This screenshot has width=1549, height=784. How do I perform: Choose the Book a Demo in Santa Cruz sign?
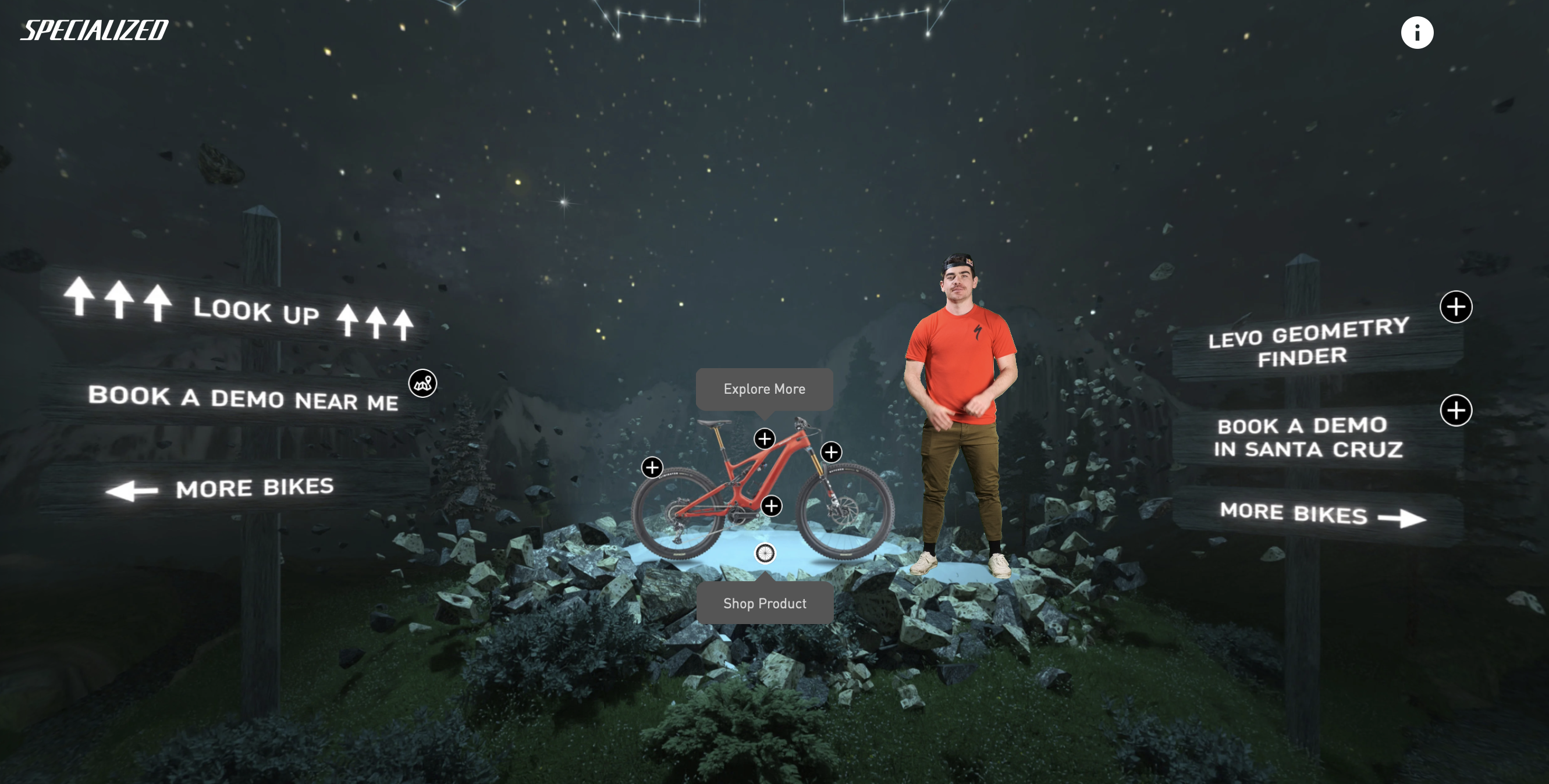click(1308, 437)
